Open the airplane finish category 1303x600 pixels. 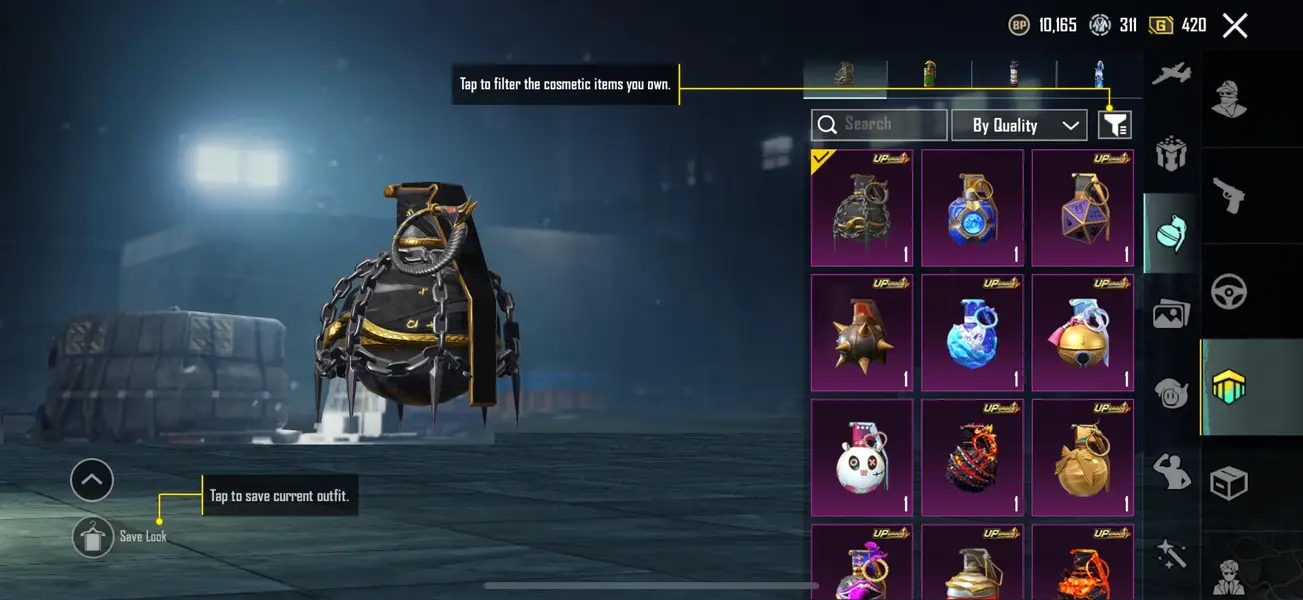point(1170,75)
